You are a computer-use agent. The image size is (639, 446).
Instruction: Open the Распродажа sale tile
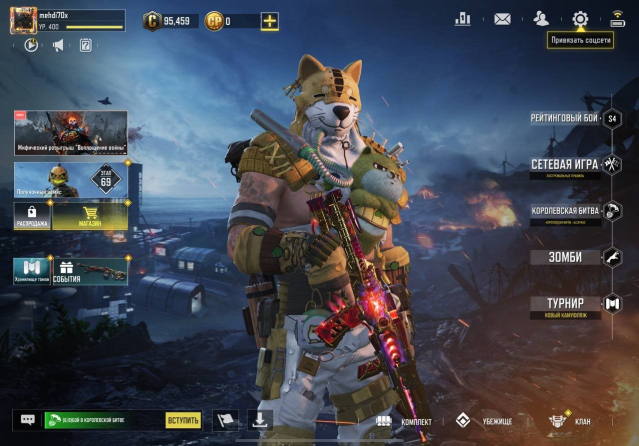click(x=32, y=216)
